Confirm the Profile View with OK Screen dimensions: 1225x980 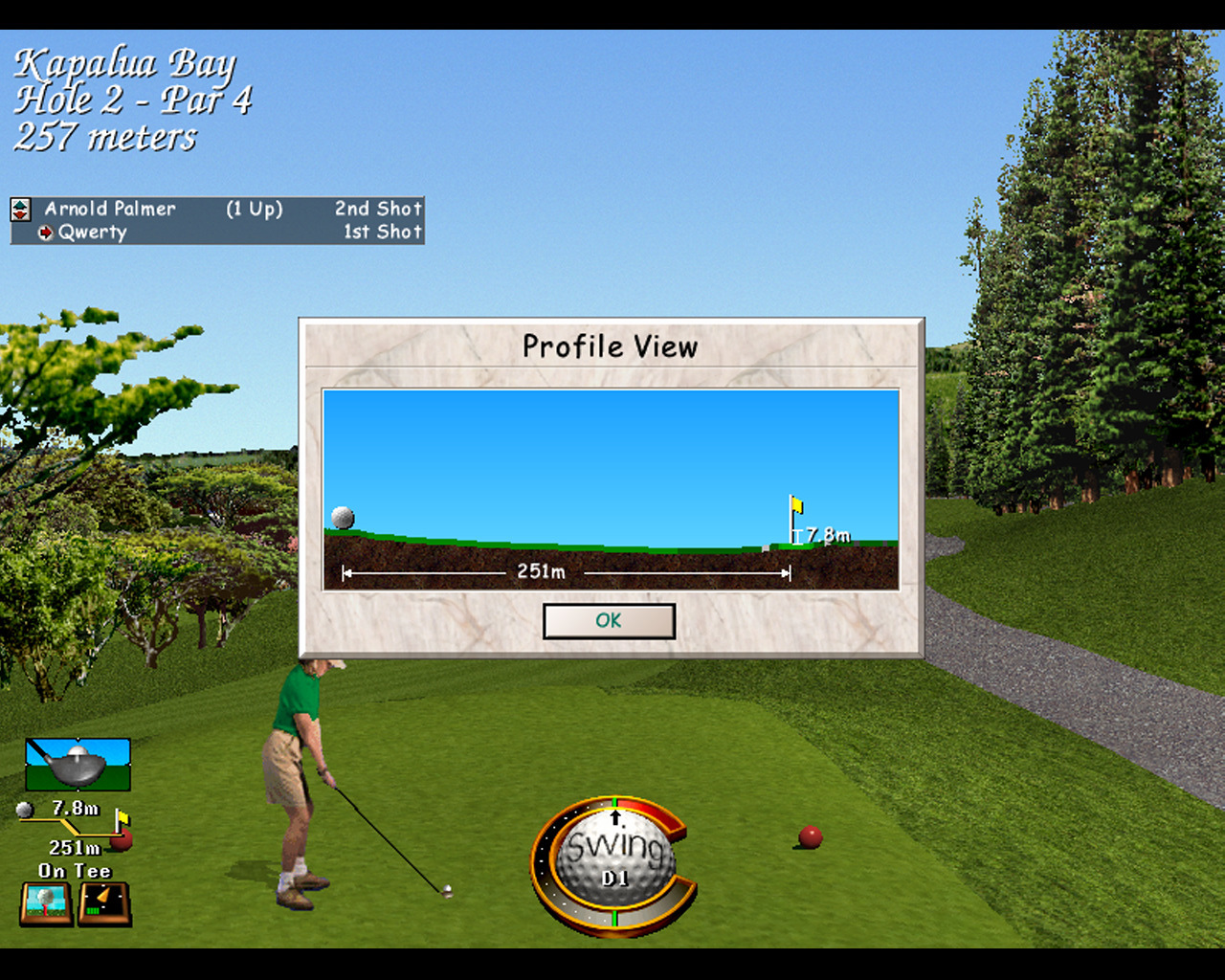coord(609,621)
